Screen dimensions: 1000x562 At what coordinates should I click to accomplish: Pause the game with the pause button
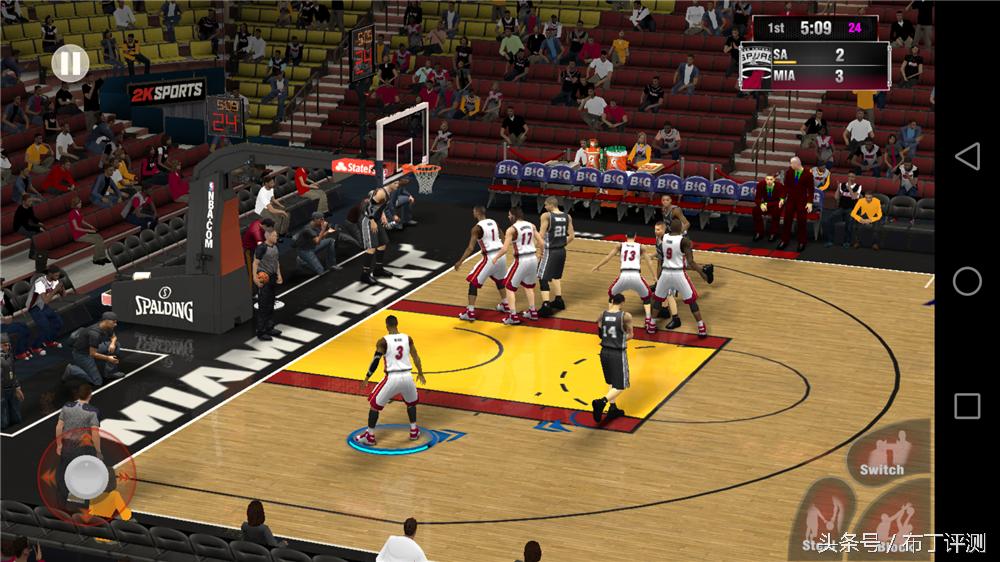click(x=69, y=65)
